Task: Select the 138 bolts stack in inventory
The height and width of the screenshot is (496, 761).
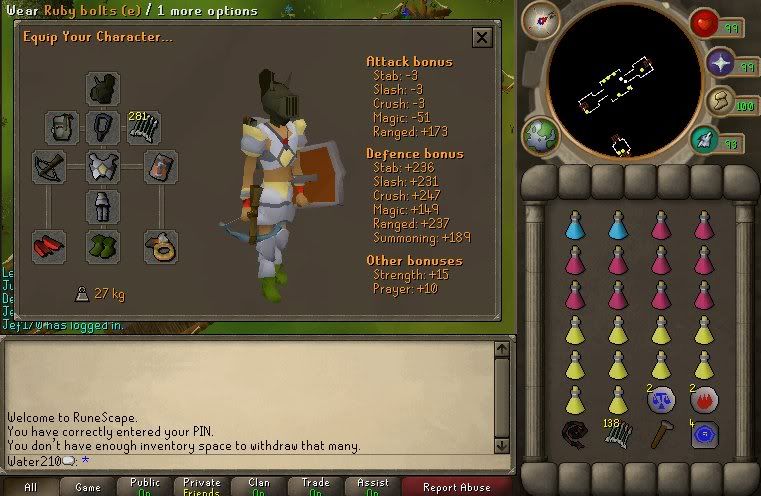Action: 617,434
